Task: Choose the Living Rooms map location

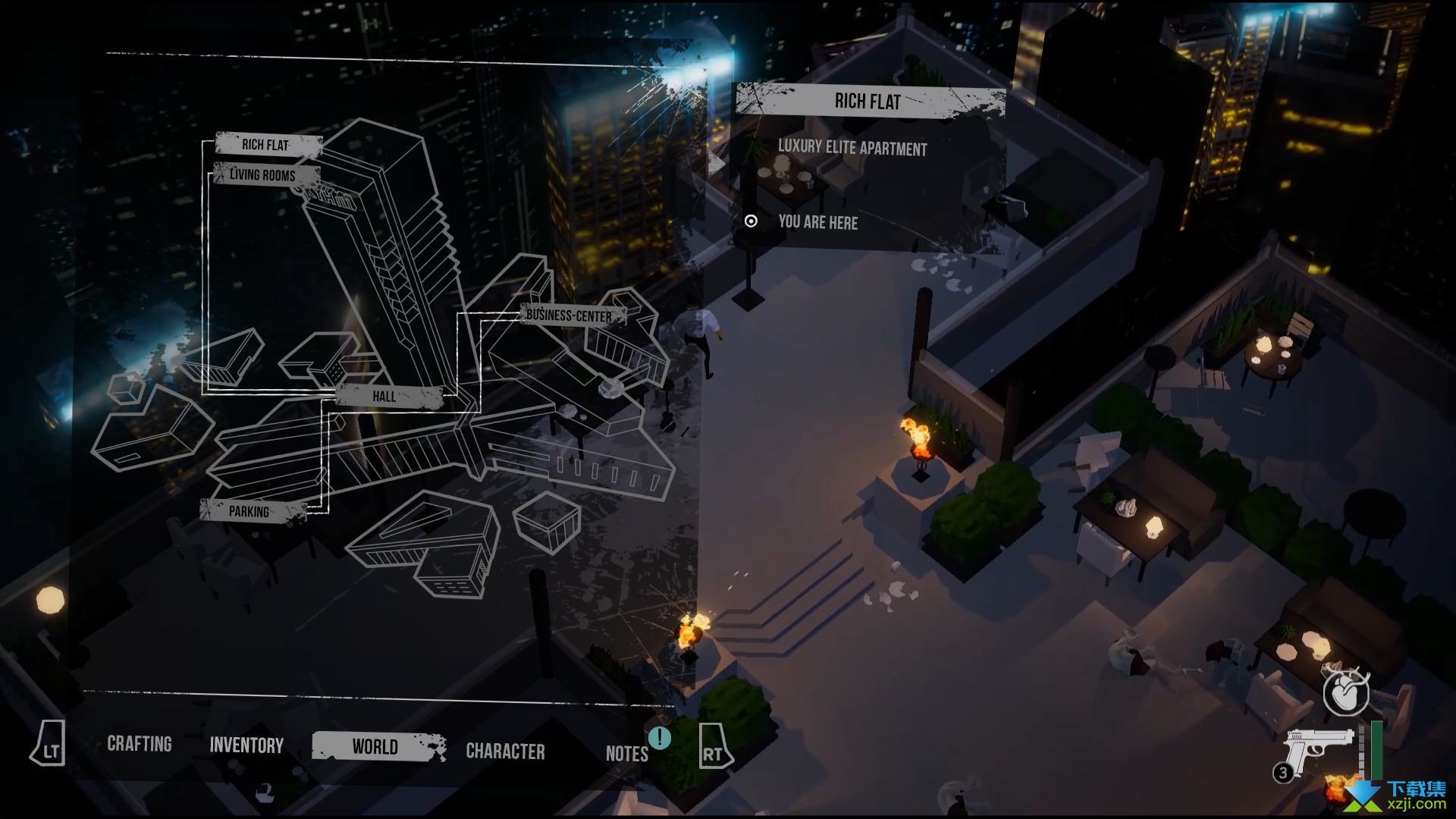Action: point(262,175)
